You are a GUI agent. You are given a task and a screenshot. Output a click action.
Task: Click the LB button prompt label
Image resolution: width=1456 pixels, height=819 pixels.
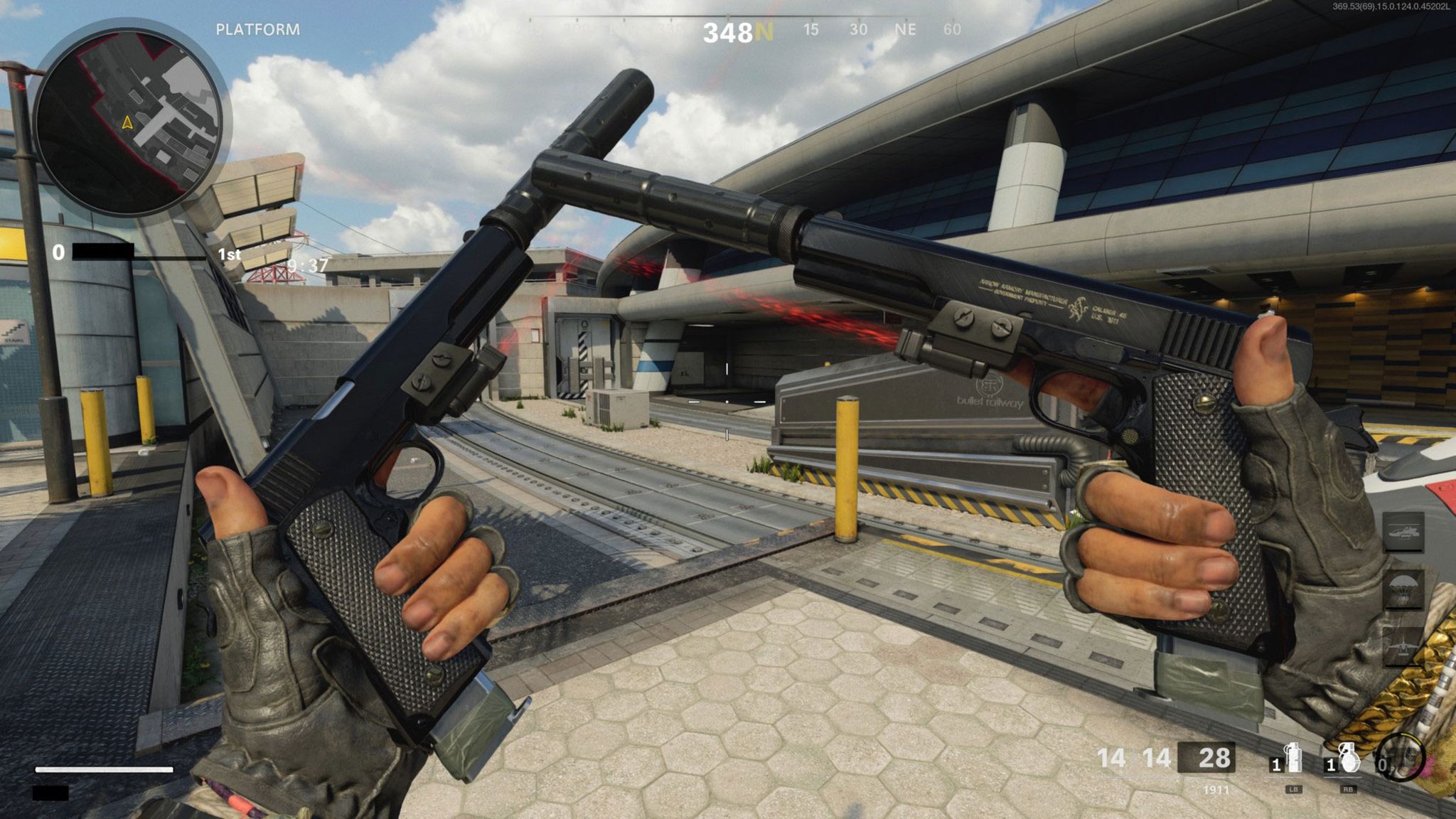pyautogui.click(x=1294, y=790)
